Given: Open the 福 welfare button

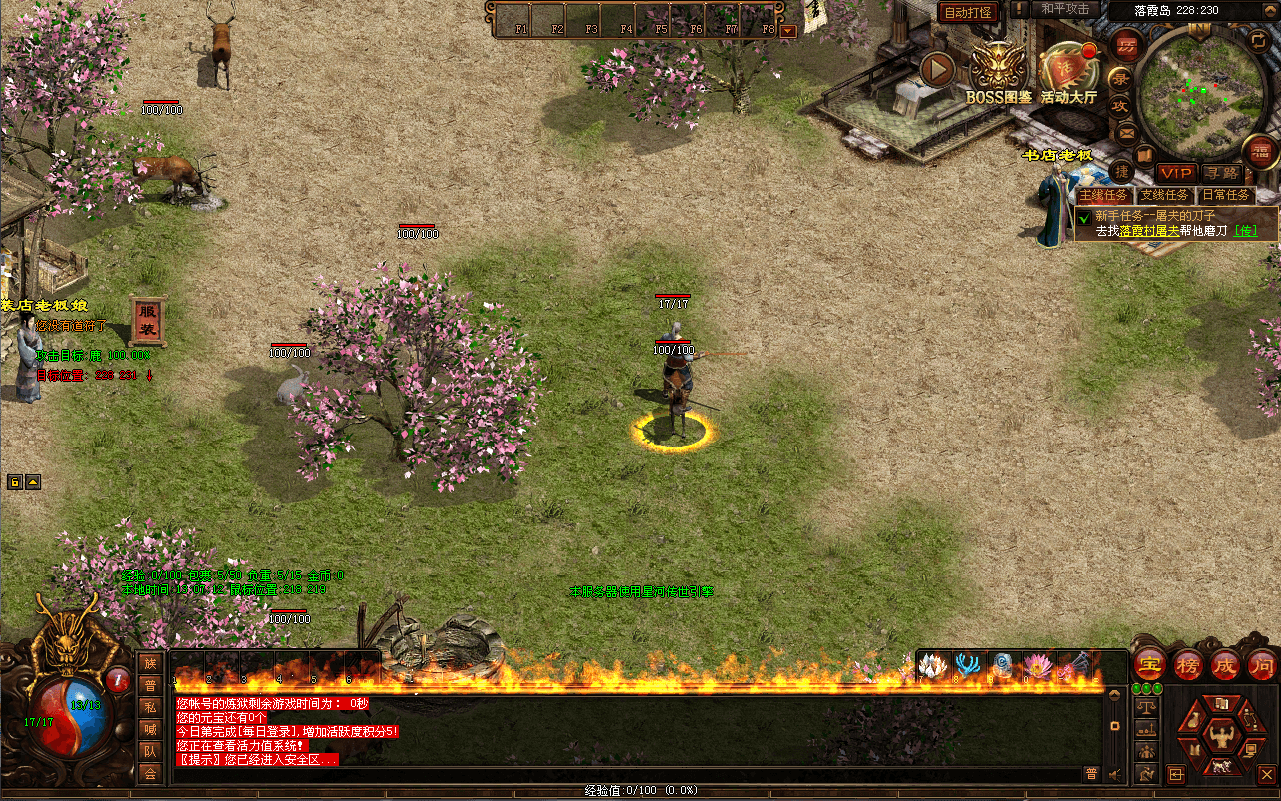Looking at the screenshot, I should (1259, 152).
